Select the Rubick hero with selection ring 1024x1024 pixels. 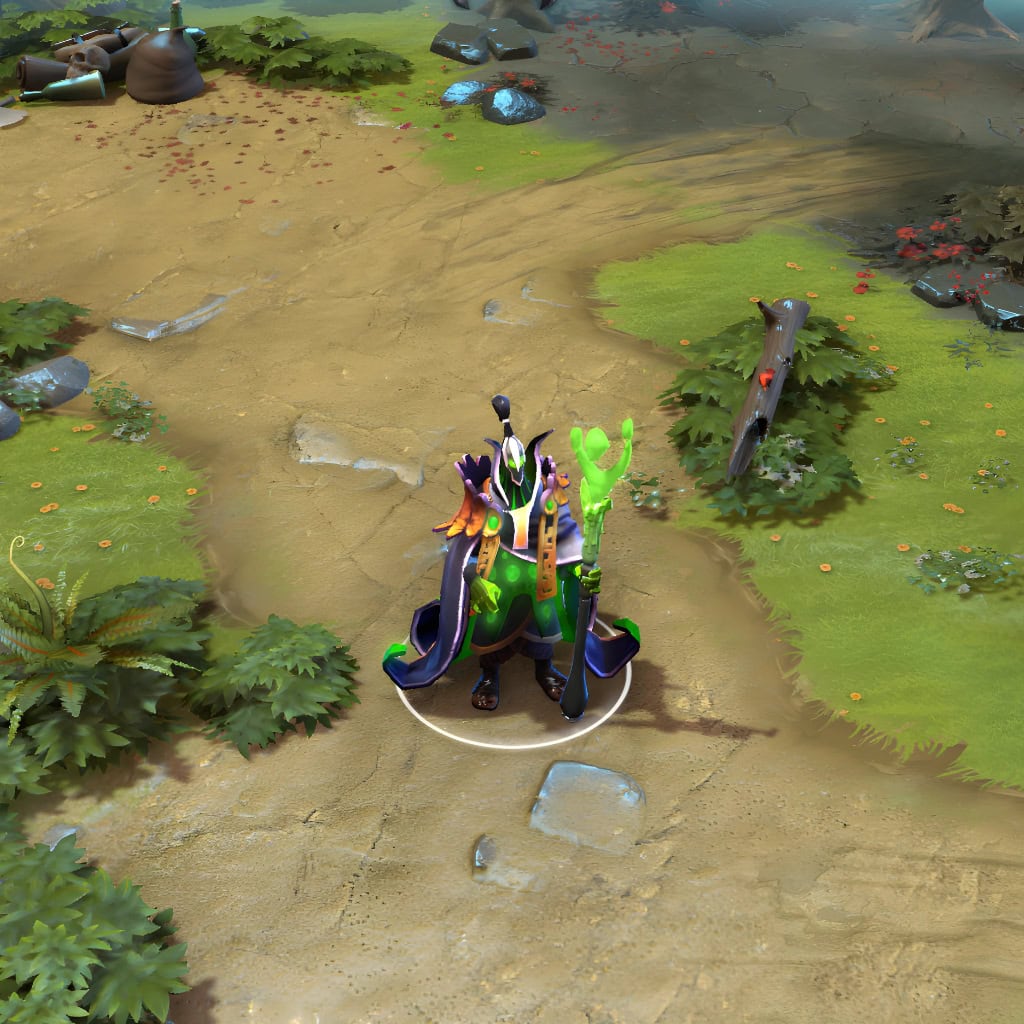[512, 580]
